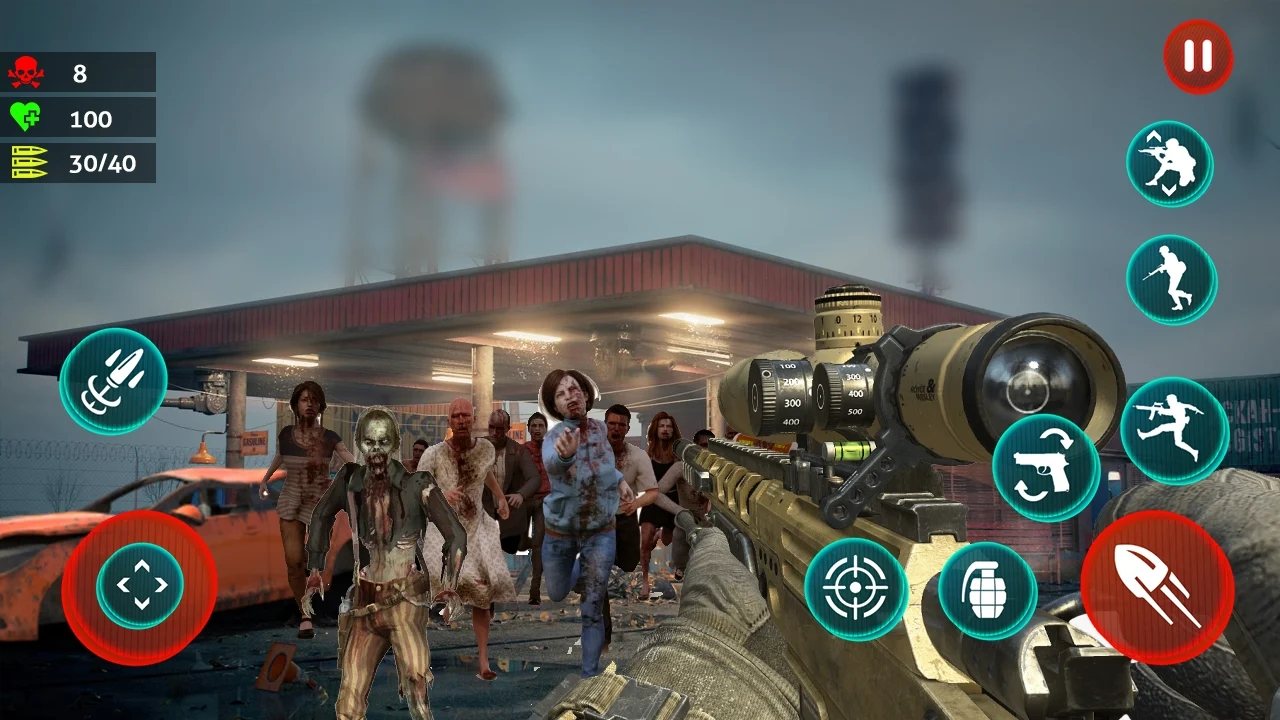Switch weapon using the pistol swap icon
Image resolution: width=1280 pixels, height=720 pixels.
click(x=1045, y=467)
